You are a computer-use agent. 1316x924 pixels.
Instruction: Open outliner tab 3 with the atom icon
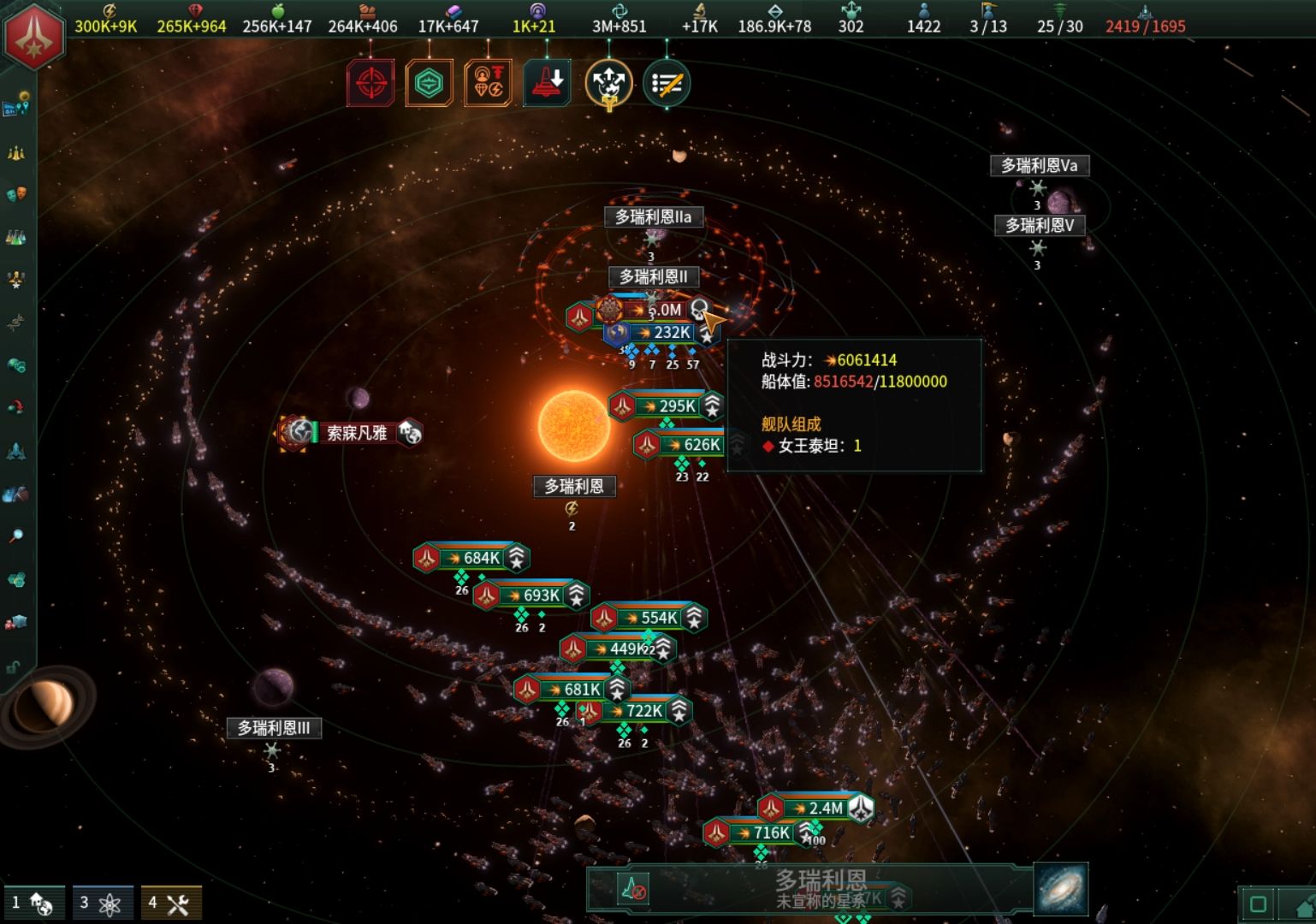pos(102,903)
